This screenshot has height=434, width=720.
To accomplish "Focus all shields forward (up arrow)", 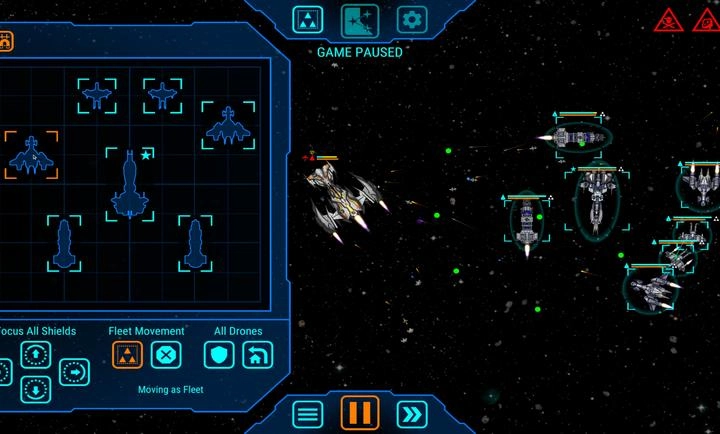I will 36,355.
